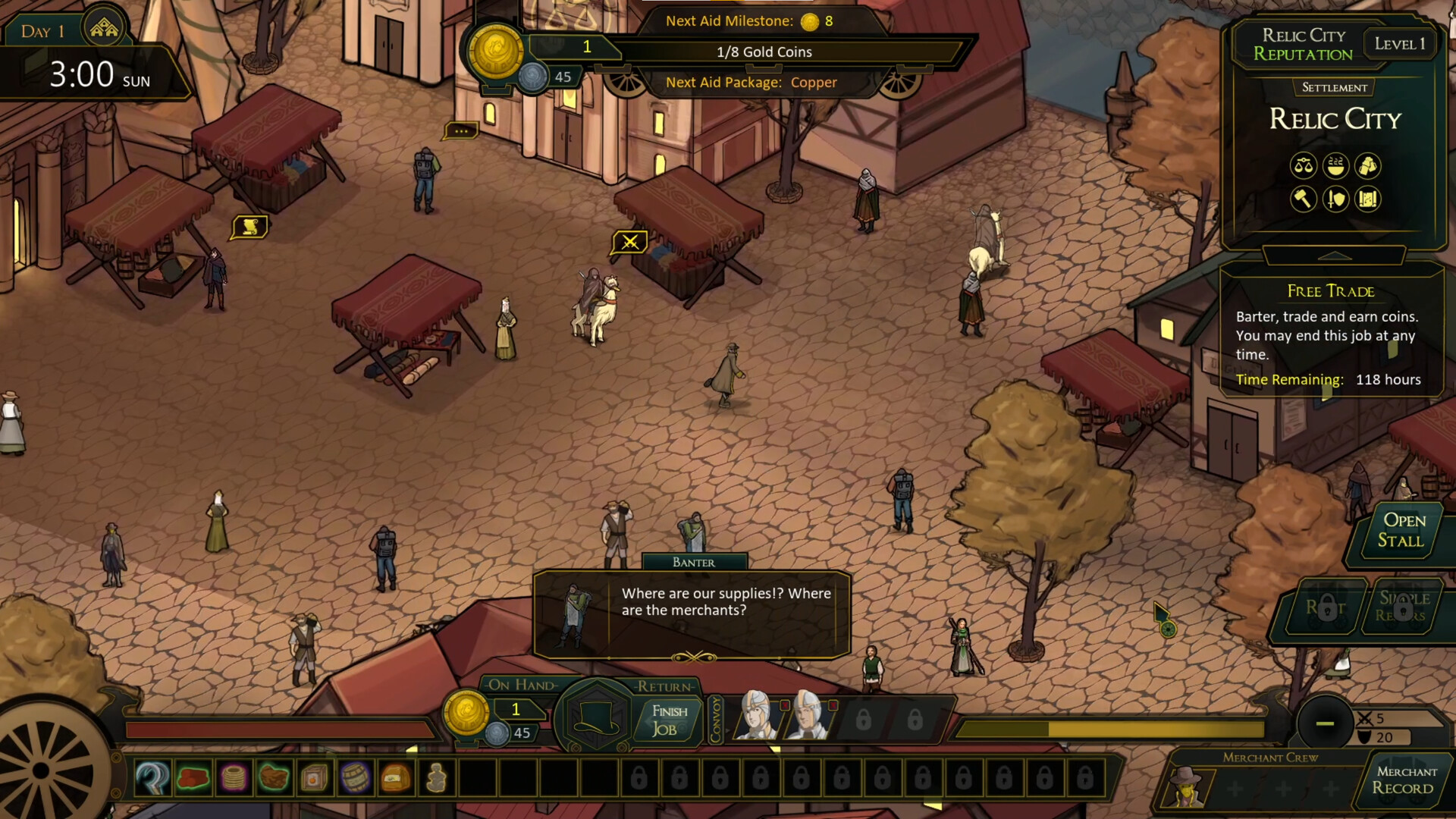Collapse the Free Trade panel via its chevron
Image resolution: width=1456 pixels, height=819 pixels.
tap(1333, 256)
